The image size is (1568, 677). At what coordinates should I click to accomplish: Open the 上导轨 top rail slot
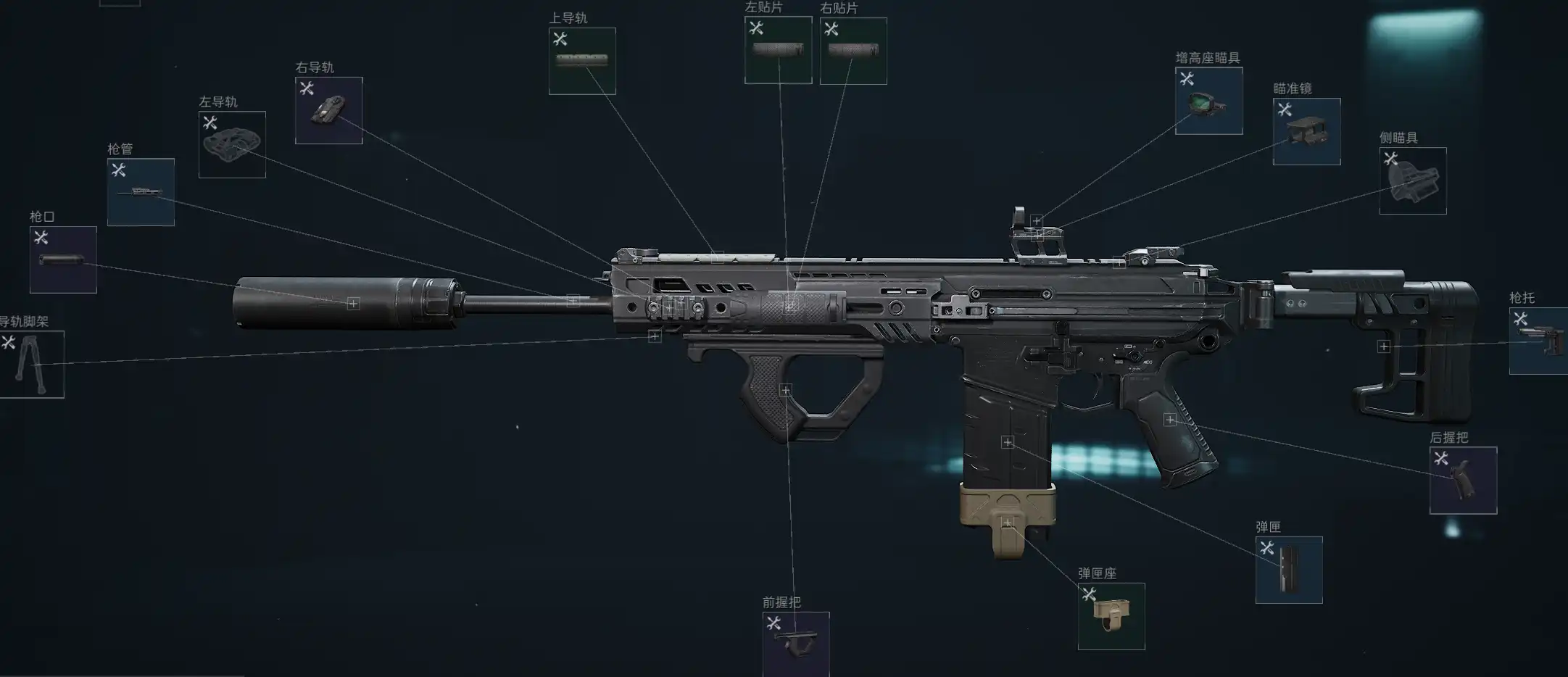582,61
